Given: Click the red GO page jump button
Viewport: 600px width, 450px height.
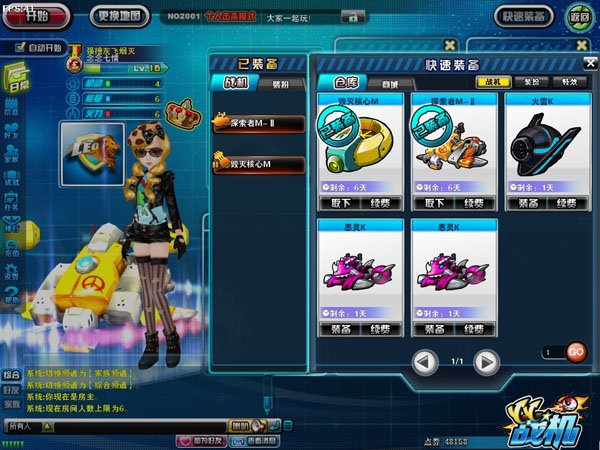Looking at the screenshot, I should point(575,352).
